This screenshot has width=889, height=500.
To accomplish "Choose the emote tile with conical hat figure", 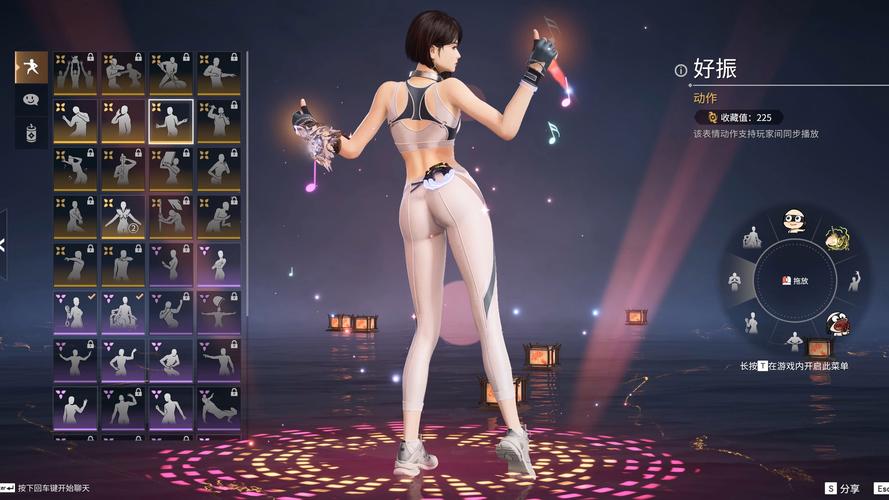I will (x=171, y=215).
